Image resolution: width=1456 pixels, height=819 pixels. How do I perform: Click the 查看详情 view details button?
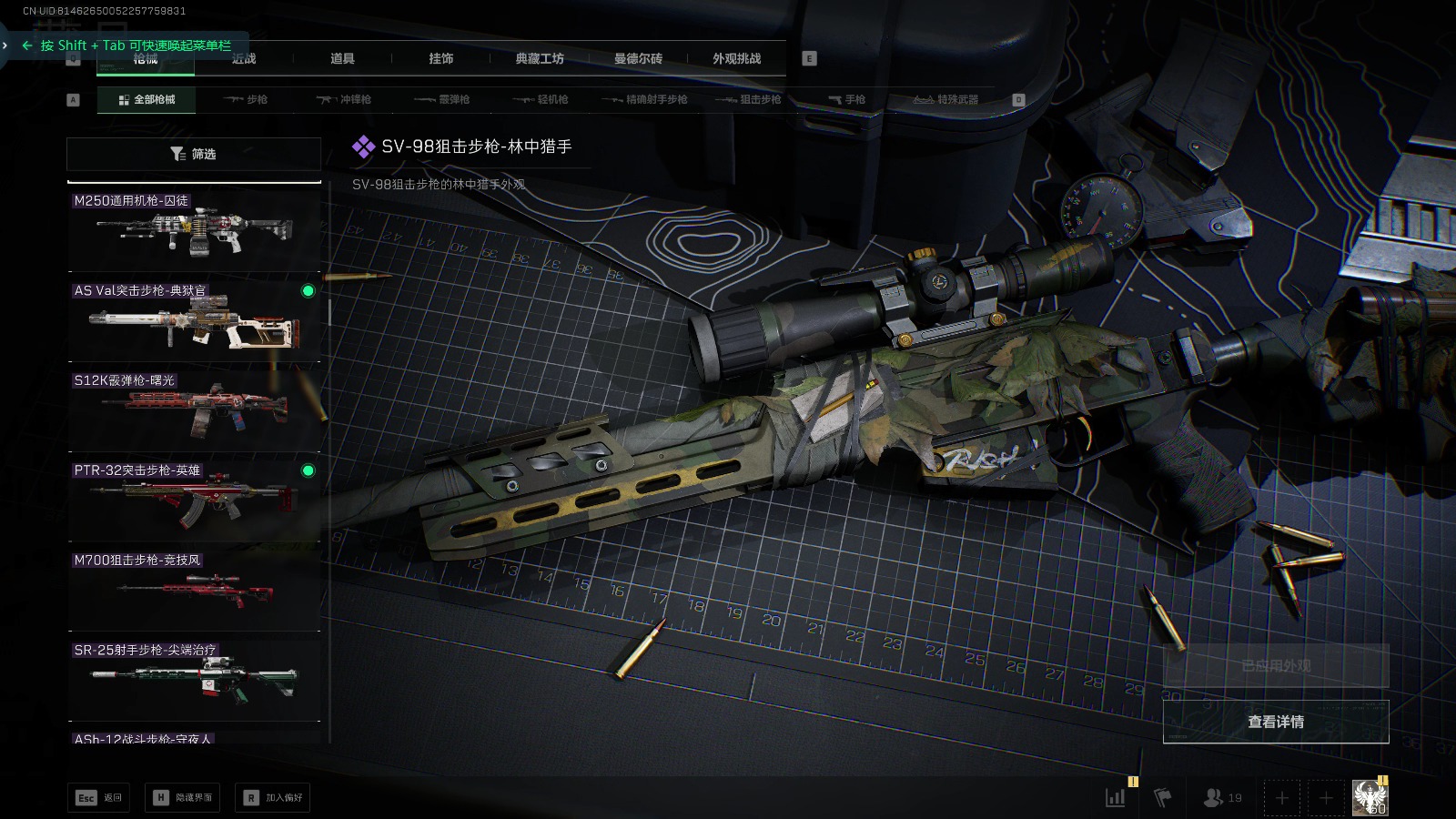[x=1276, y=722]
